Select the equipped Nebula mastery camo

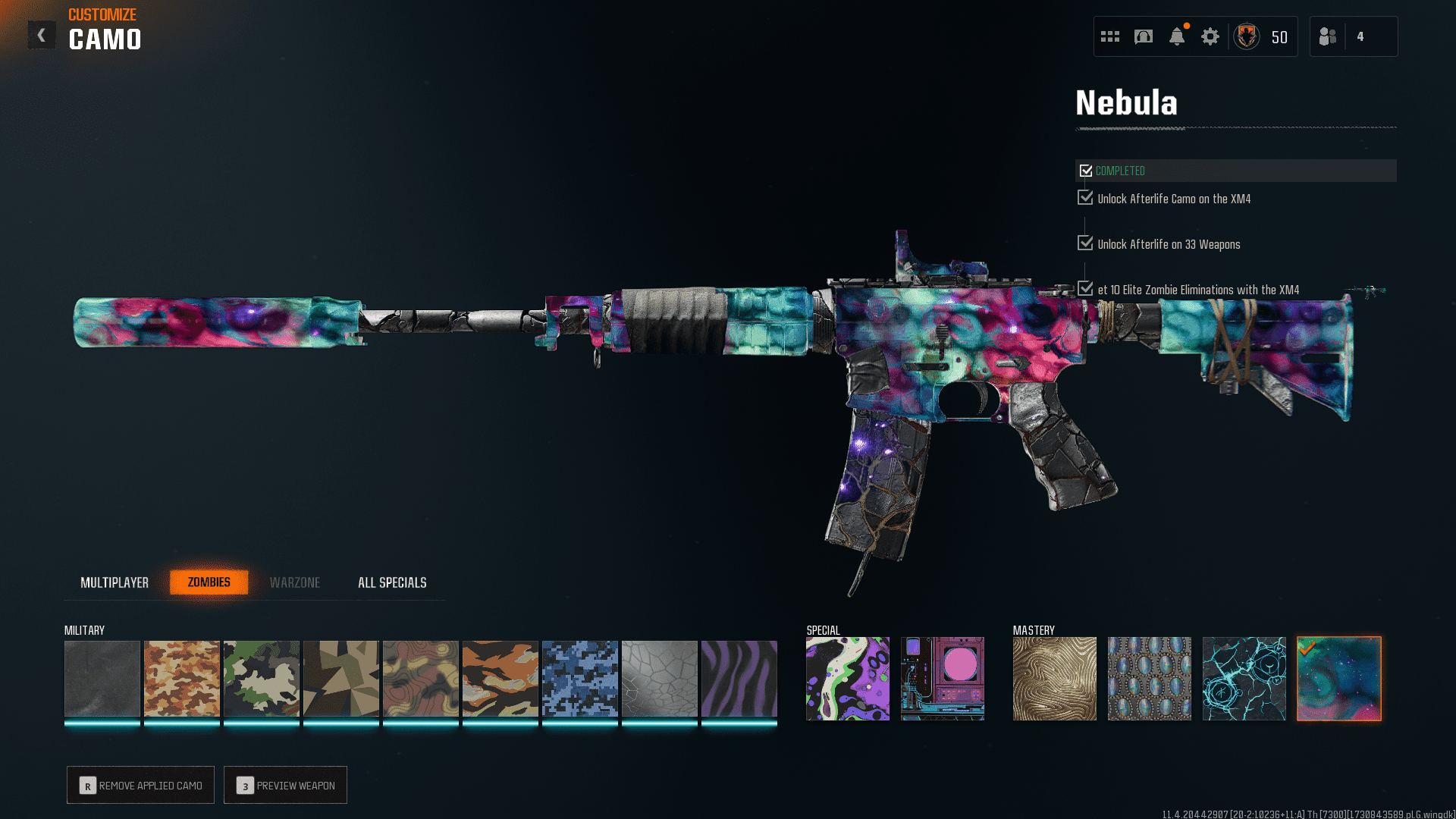point(1339,679)
